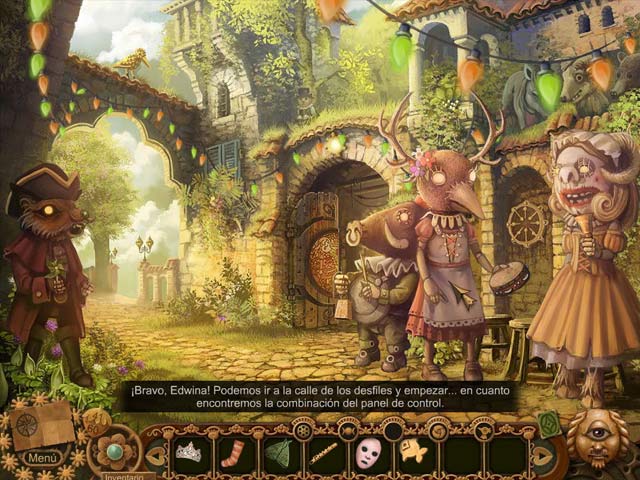Select the striped red sock item

pos(233,453)
